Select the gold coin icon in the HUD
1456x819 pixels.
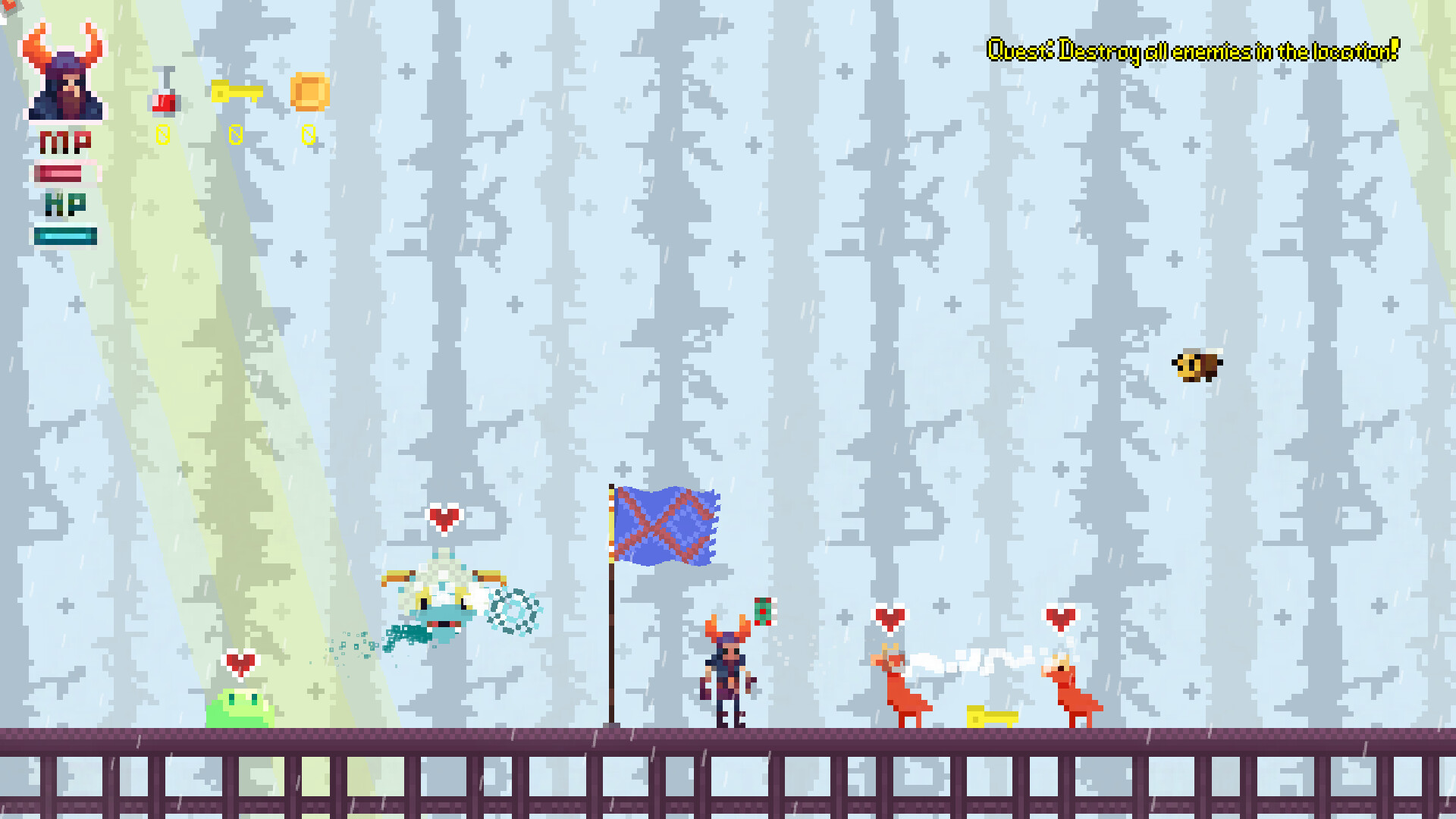click(310, 93)
